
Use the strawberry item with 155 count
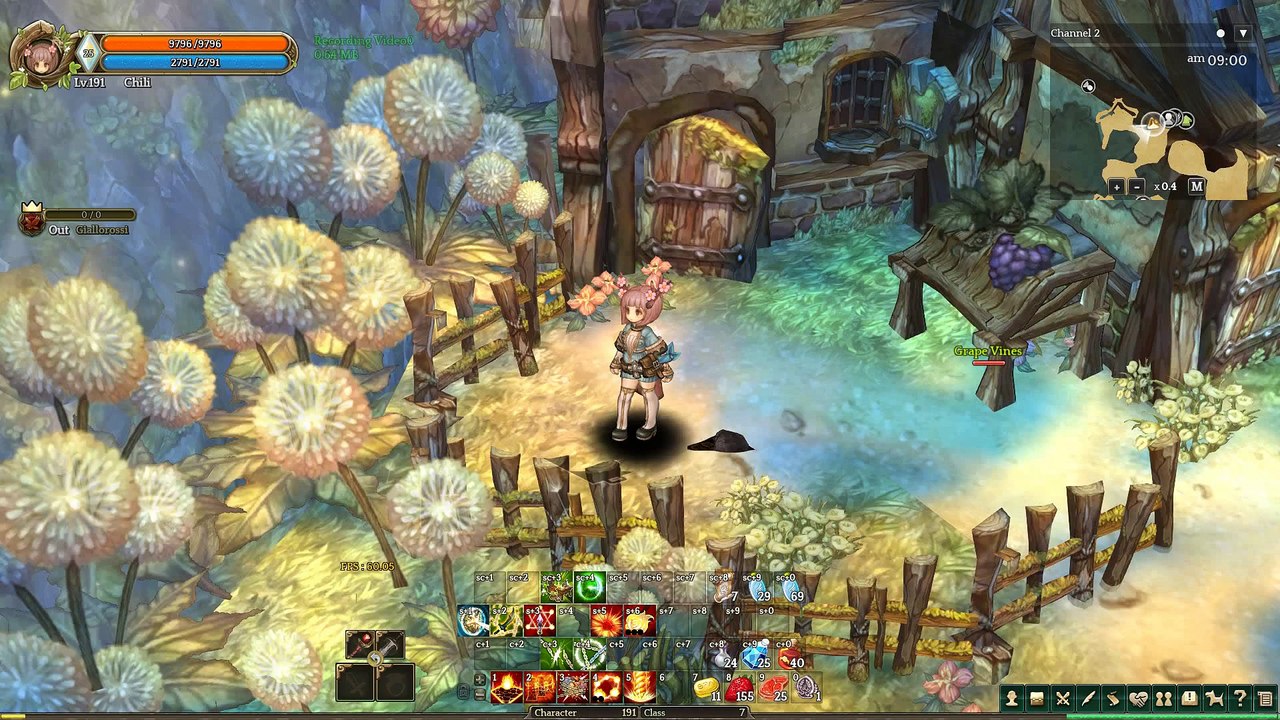740,688
